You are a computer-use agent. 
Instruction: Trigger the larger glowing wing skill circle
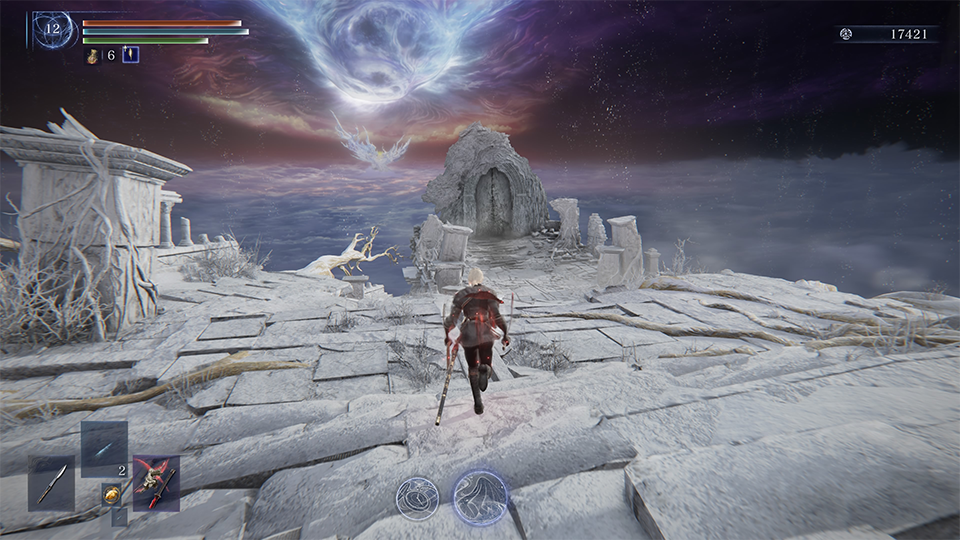[480, 496]
